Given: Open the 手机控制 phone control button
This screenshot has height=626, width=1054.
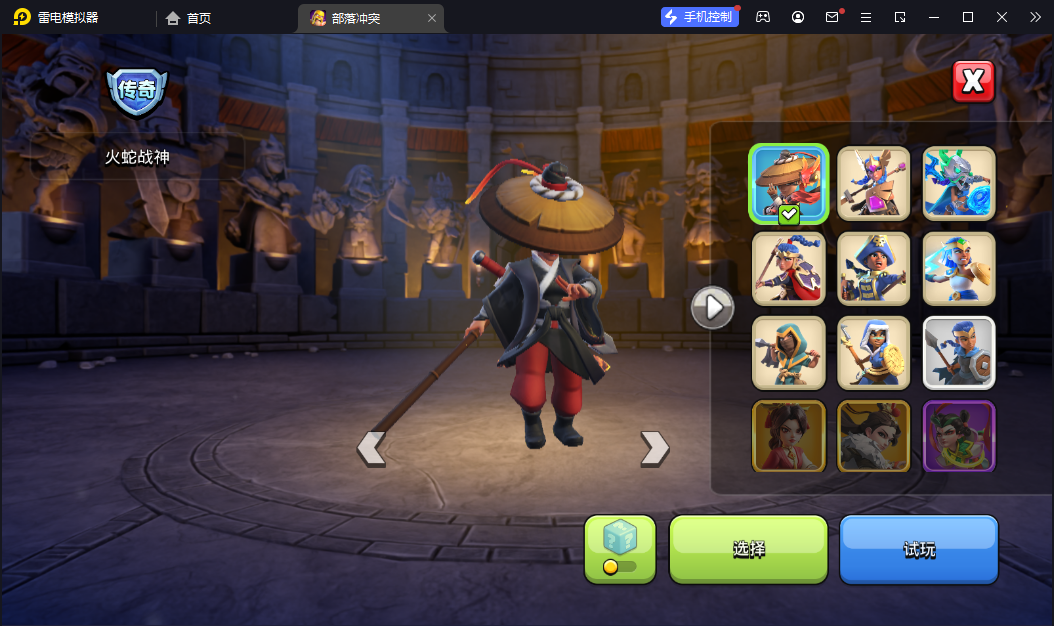Looking at the screenshot, I should (x=699, y=17).
